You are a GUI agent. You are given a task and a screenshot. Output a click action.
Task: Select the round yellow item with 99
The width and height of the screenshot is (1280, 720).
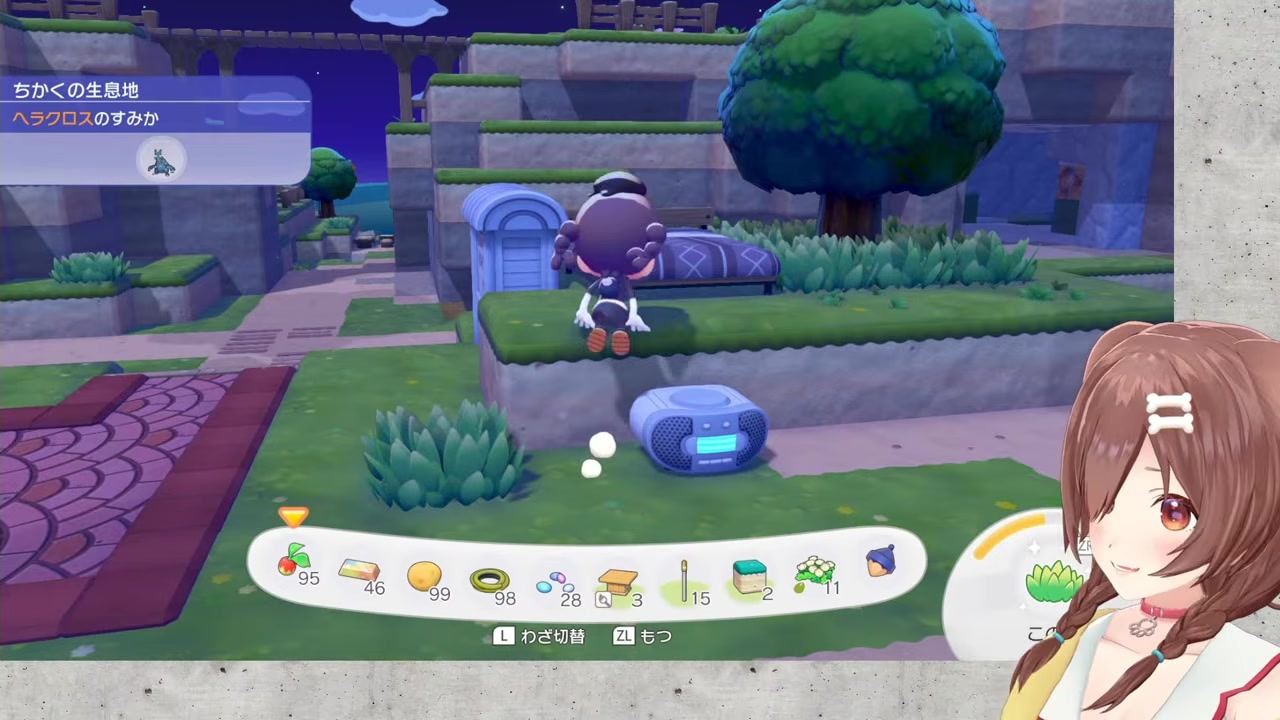tap(425, 576)
